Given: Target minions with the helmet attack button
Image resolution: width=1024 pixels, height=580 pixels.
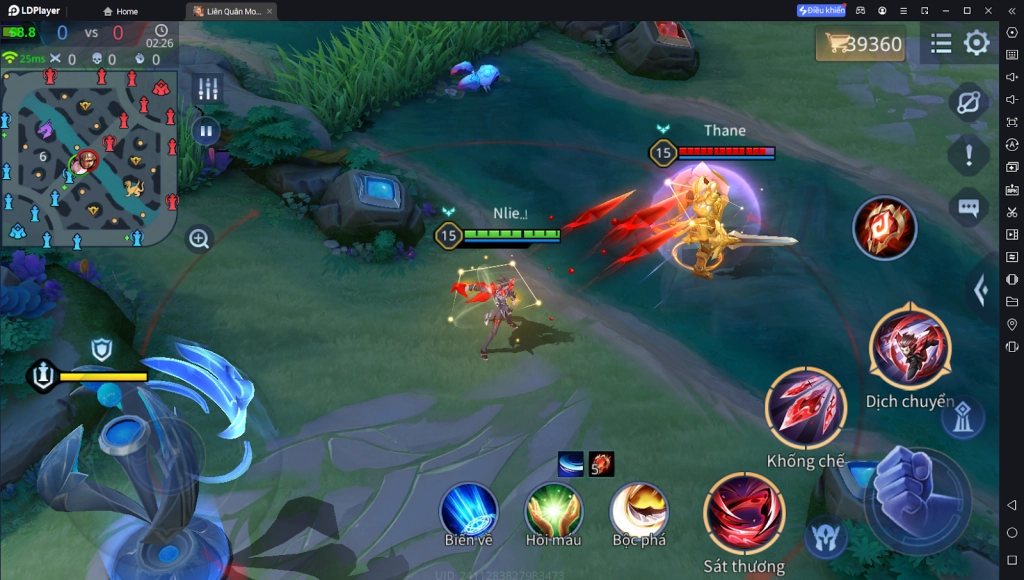Looking at the screenshot, I should (x=824, y=535).
